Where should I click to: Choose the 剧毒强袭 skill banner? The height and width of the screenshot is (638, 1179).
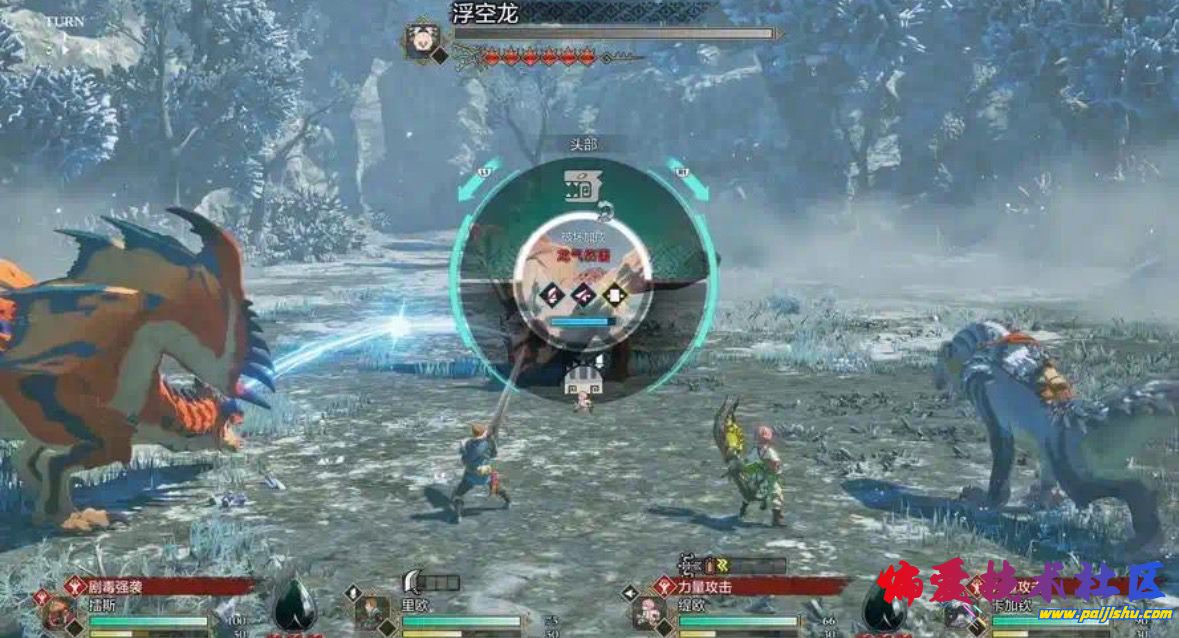[x=160, y=586]
